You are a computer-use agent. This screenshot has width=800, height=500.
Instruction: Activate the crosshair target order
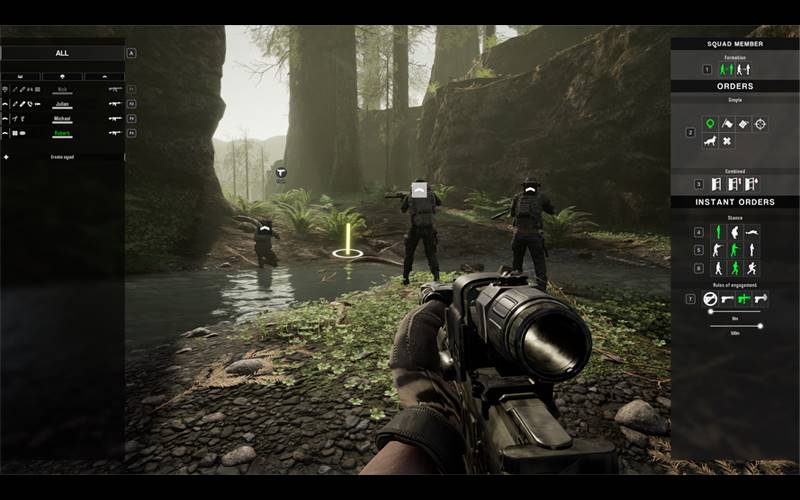[x=760, y=124]
